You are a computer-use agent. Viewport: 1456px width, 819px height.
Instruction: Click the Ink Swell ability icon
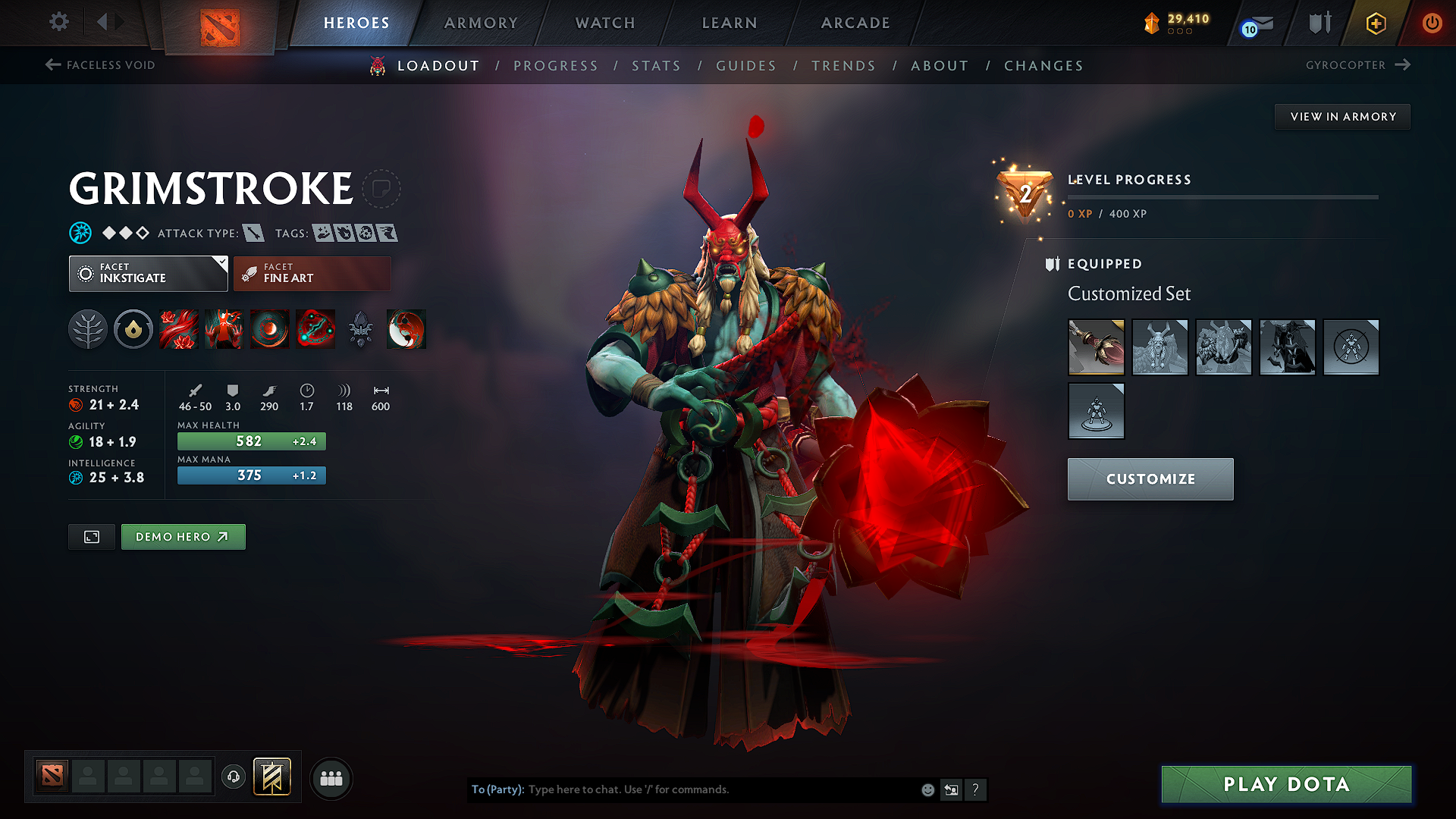coord(270,329)
